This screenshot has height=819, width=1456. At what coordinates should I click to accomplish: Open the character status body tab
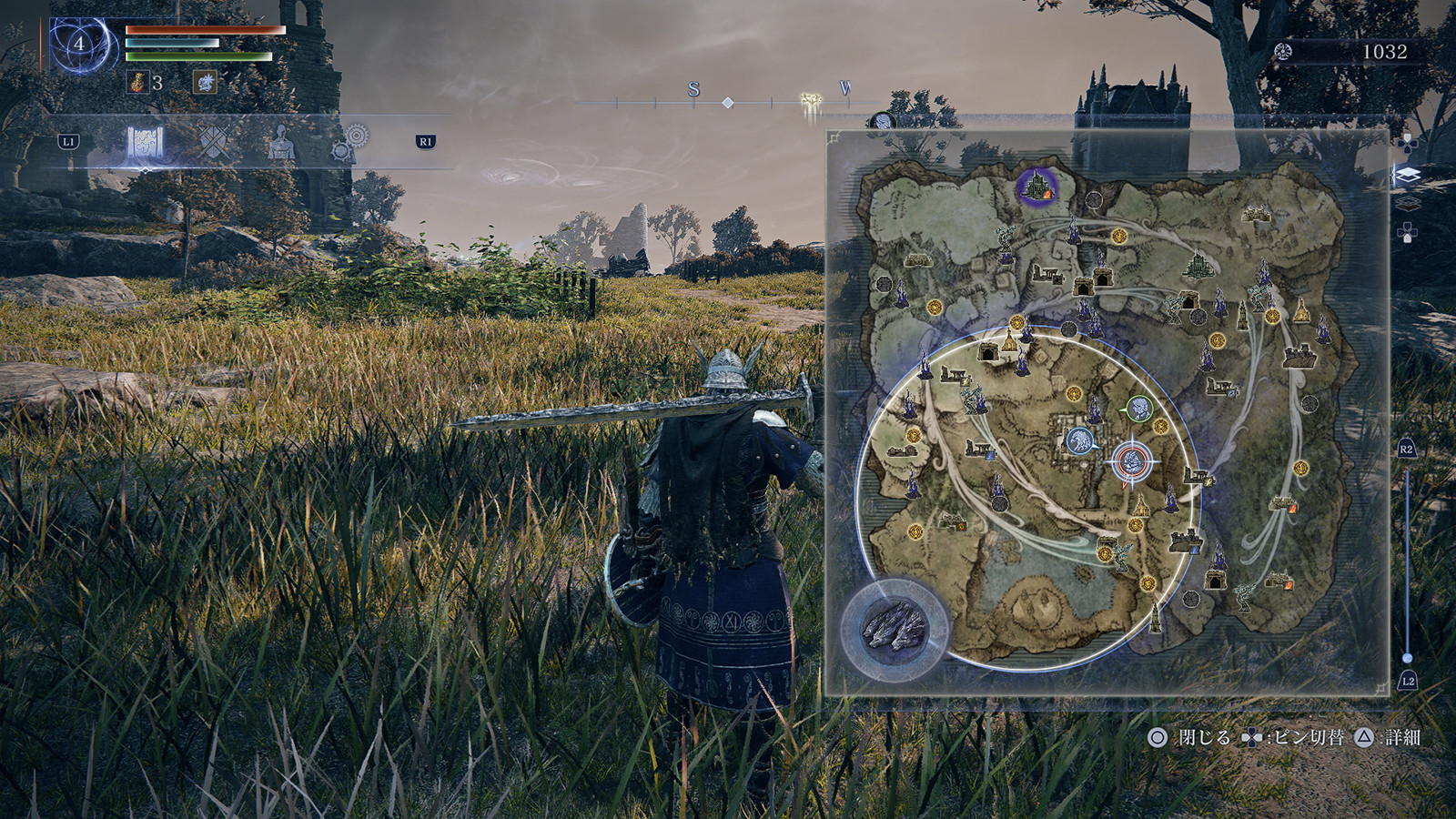point(281,143)
